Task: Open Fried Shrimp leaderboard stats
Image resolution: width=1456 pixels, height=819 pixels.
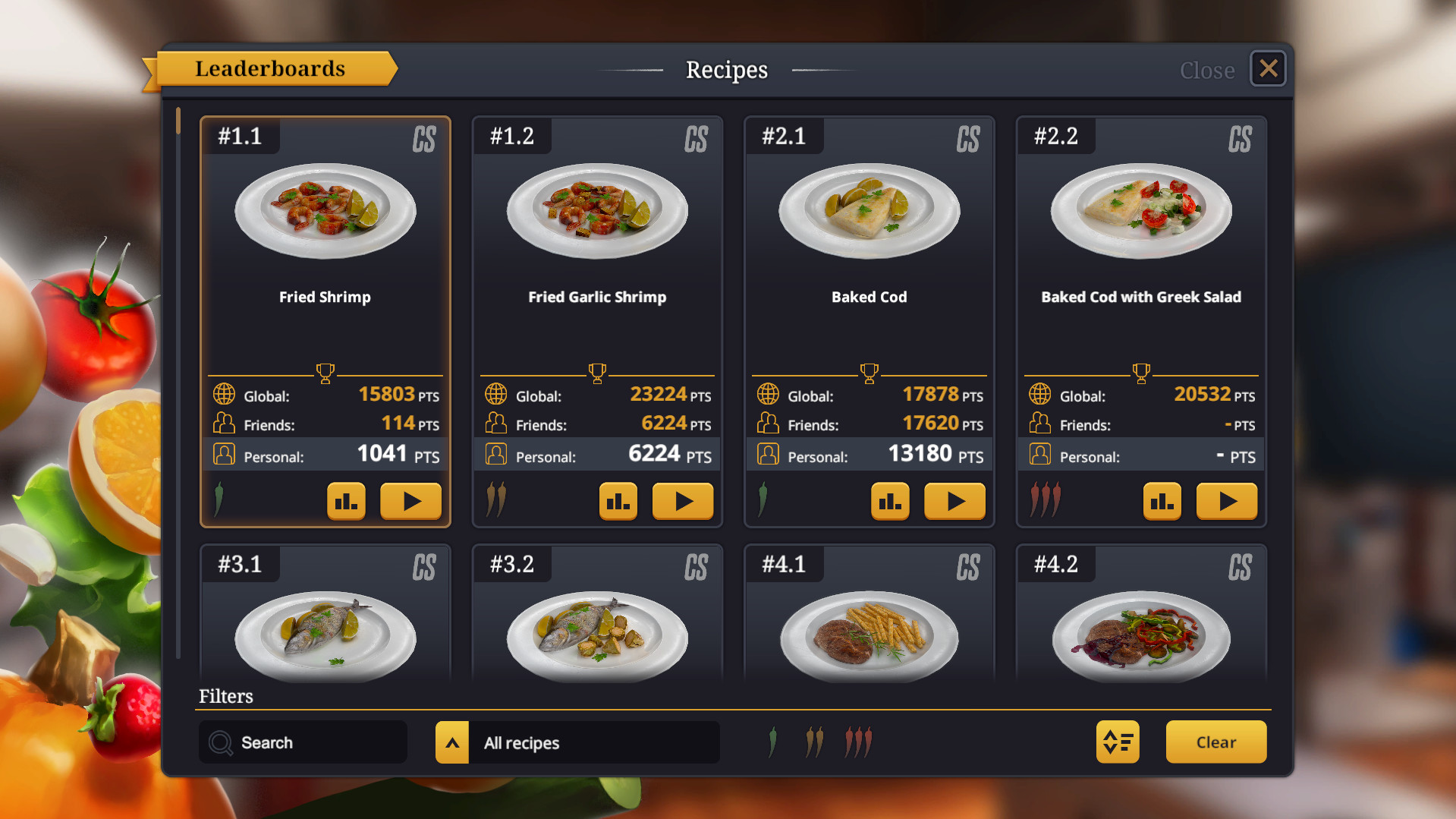Action: (346, 501)
